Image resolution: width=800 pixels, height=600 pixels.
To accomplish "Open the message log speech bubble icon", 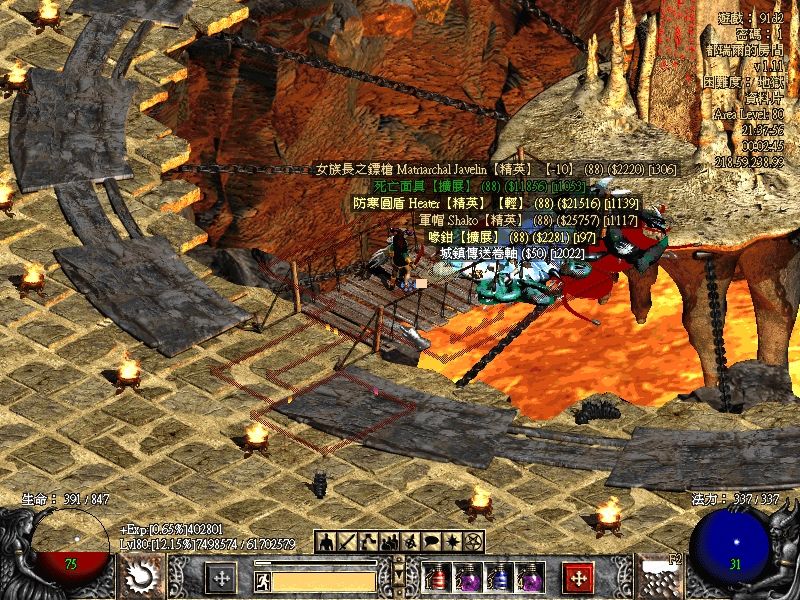I will (431, 542).
